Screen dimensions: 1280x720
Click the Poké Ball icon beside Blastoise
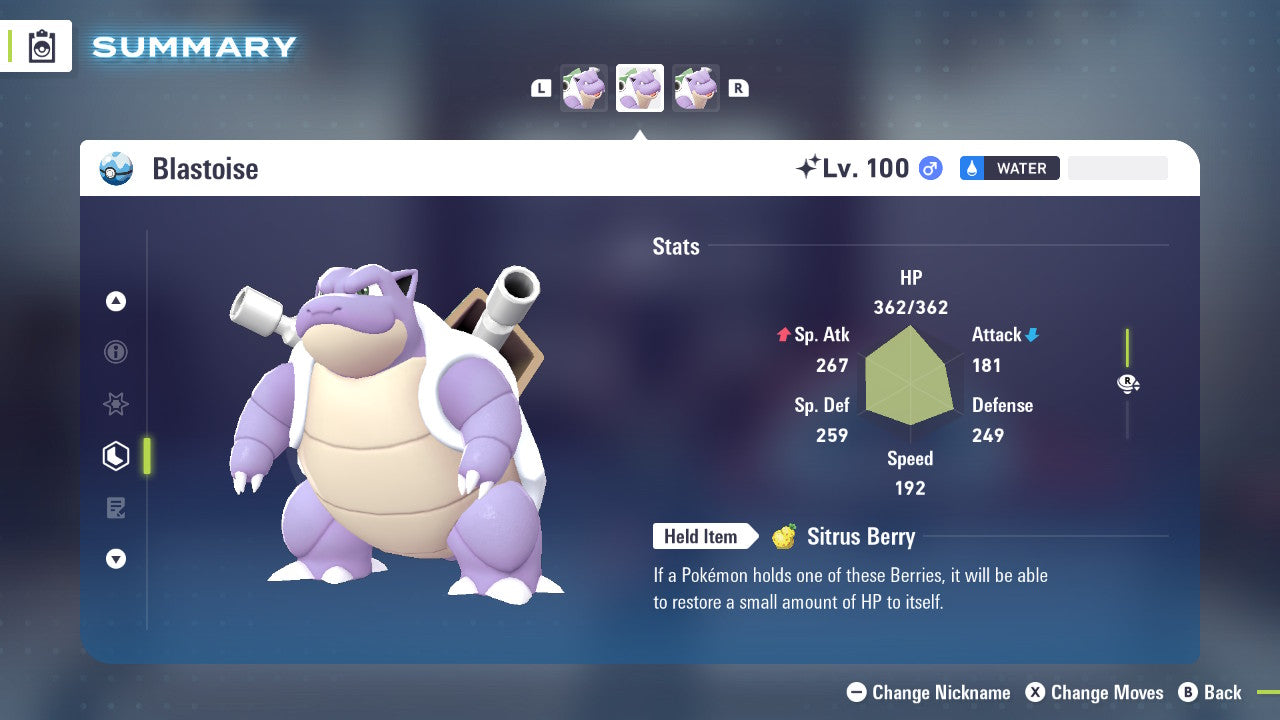click(116, 169)
